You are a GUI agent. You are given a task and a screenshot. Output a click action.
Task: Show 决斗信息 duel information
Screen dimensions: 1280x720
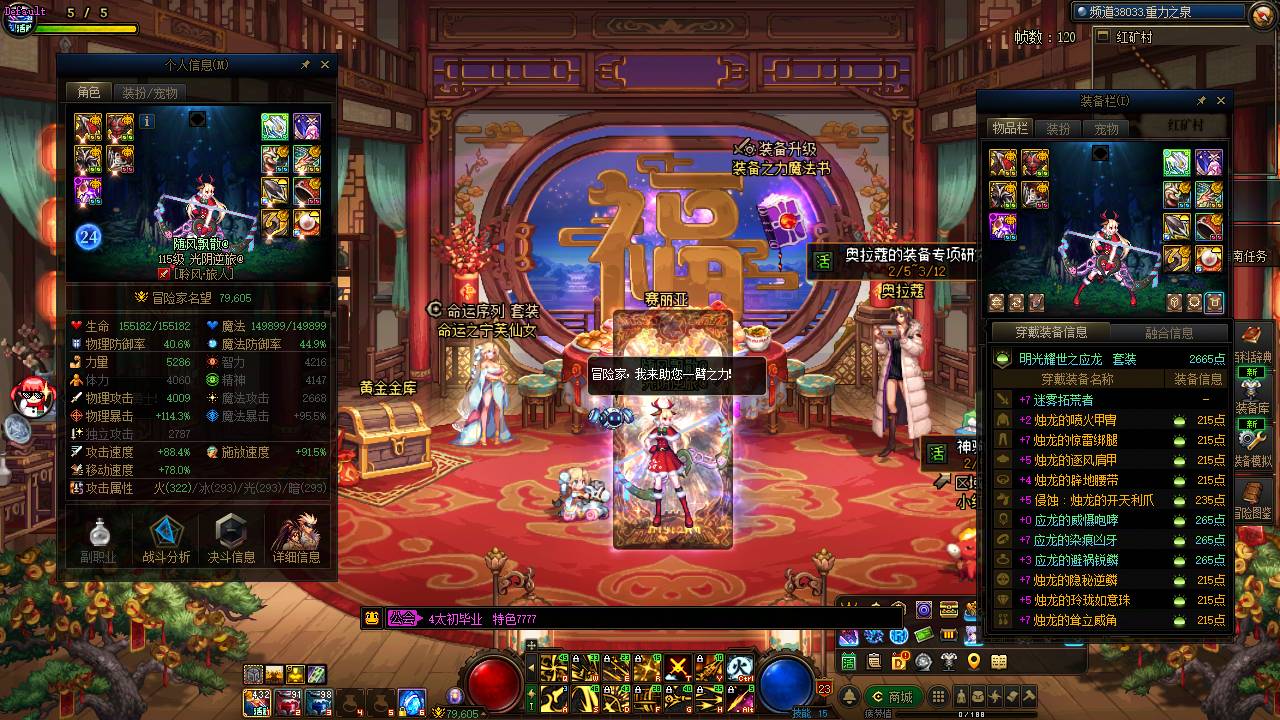(x=232, y=540)
